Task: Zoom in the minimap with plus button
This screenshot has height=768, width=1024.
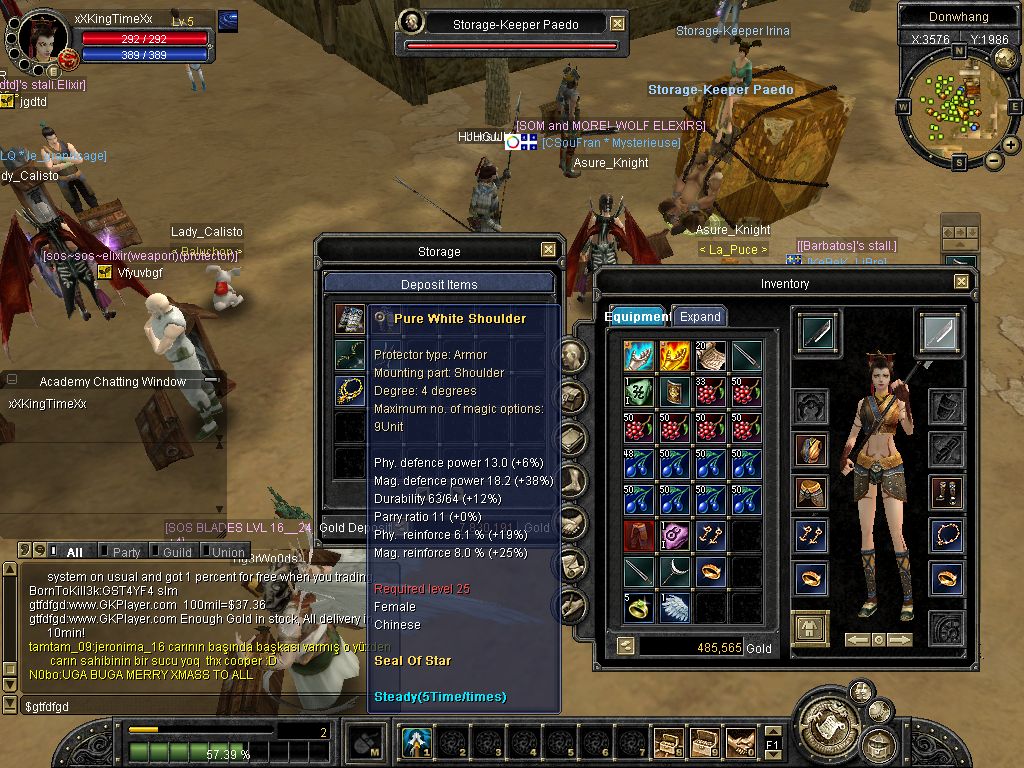Action: click(x=1011, y=145)
